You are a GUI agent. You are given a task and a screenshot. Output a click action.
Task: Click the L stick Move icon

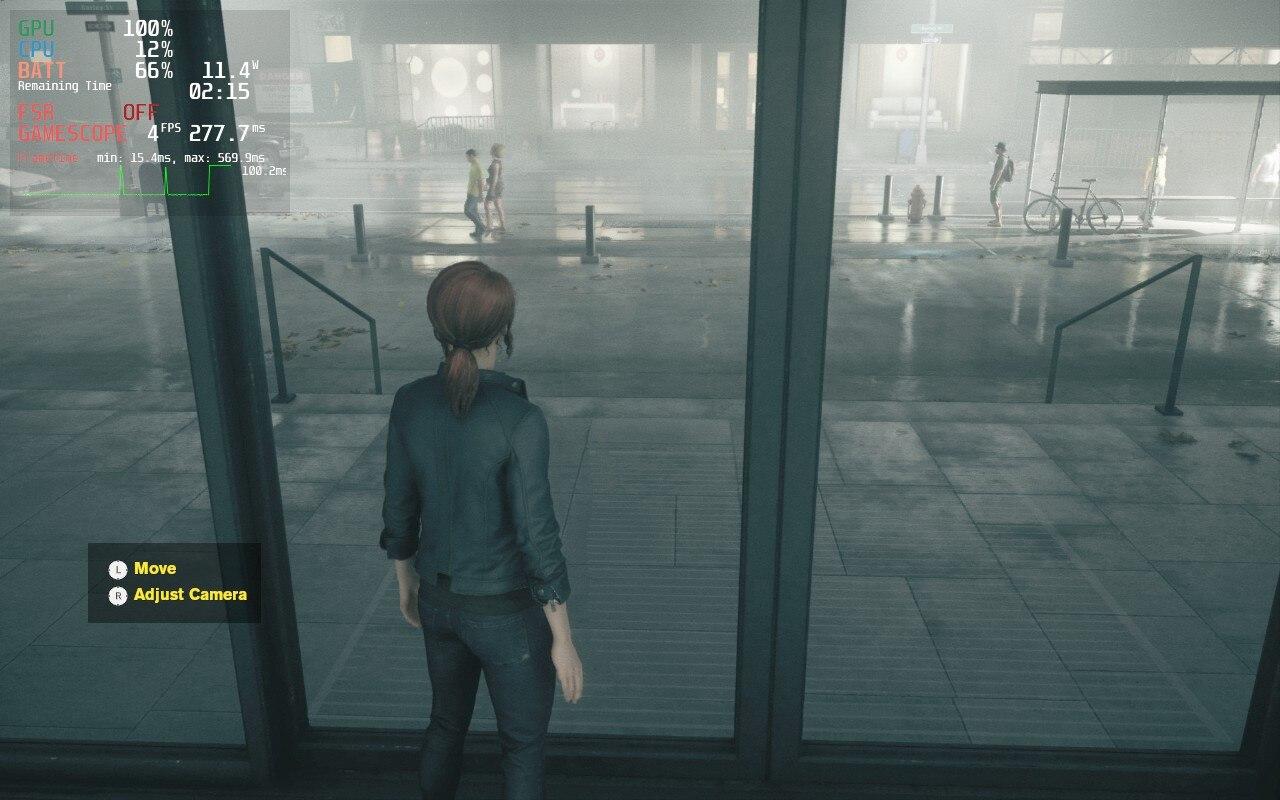117,568
